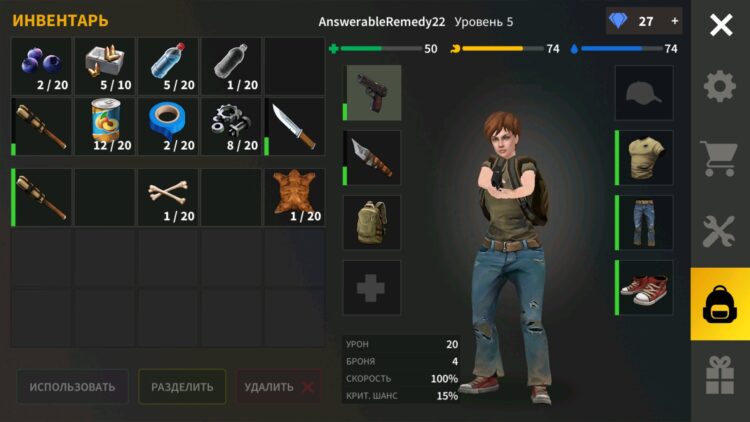Select the bolts and nuts slot
Viewport: 750px width, 422px height.
click(231, 126)
